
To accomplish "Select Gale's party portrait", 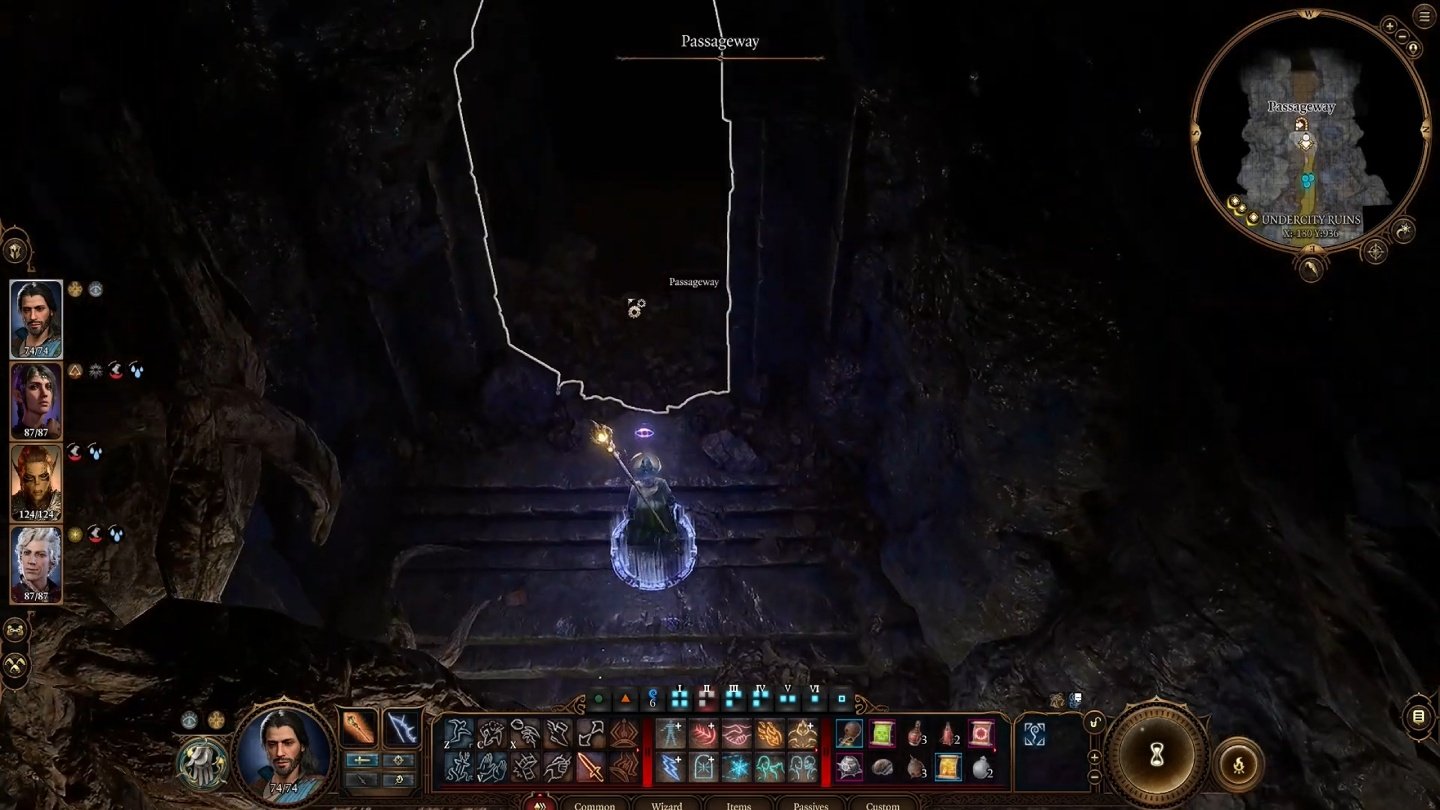I will pyautogui.click(x=36, y=318).
